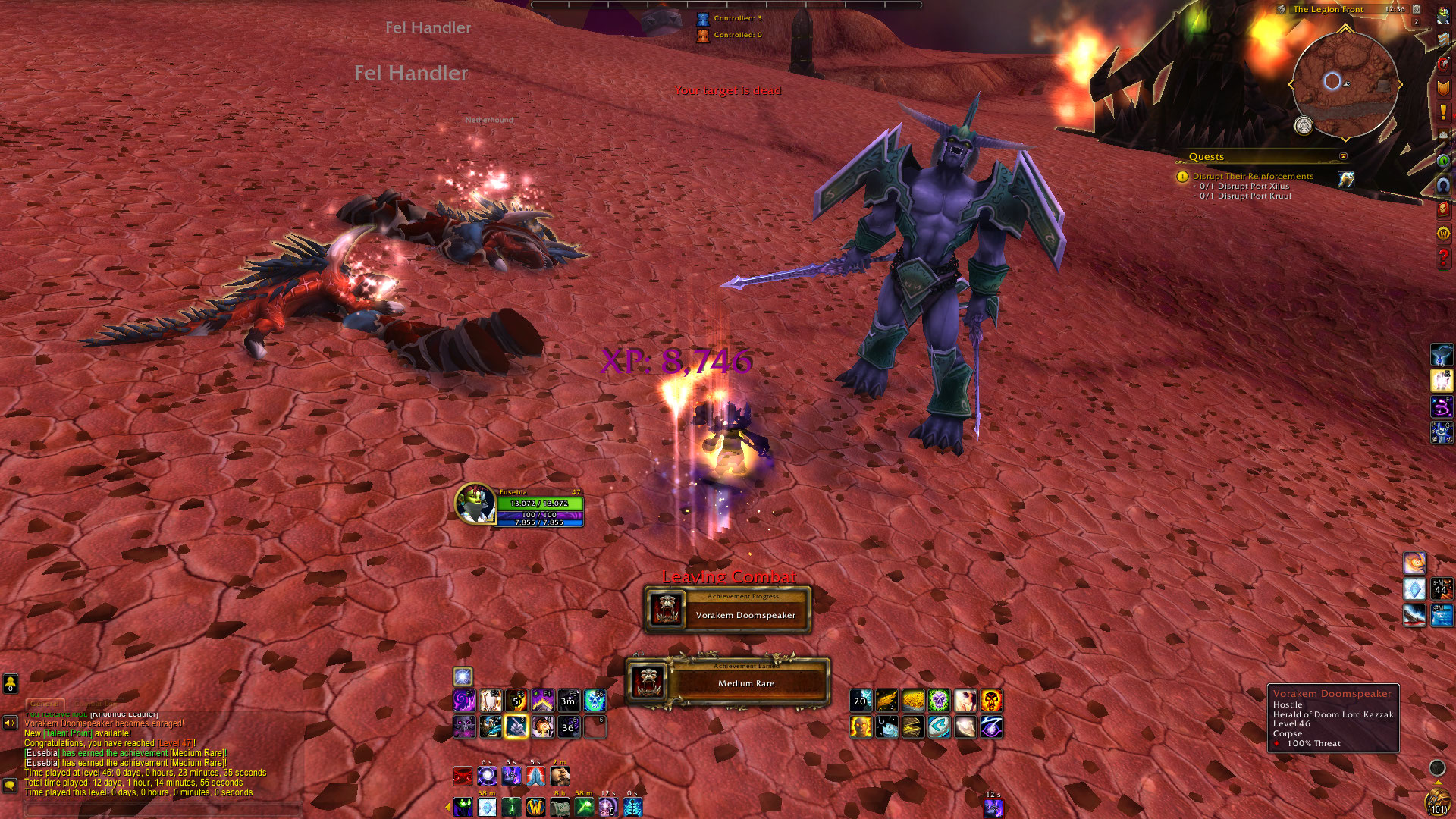Screen dimensions: 1456x819
Task: Select Disrupt Their Reinforcements quest
Action: tap(1253, 176)
